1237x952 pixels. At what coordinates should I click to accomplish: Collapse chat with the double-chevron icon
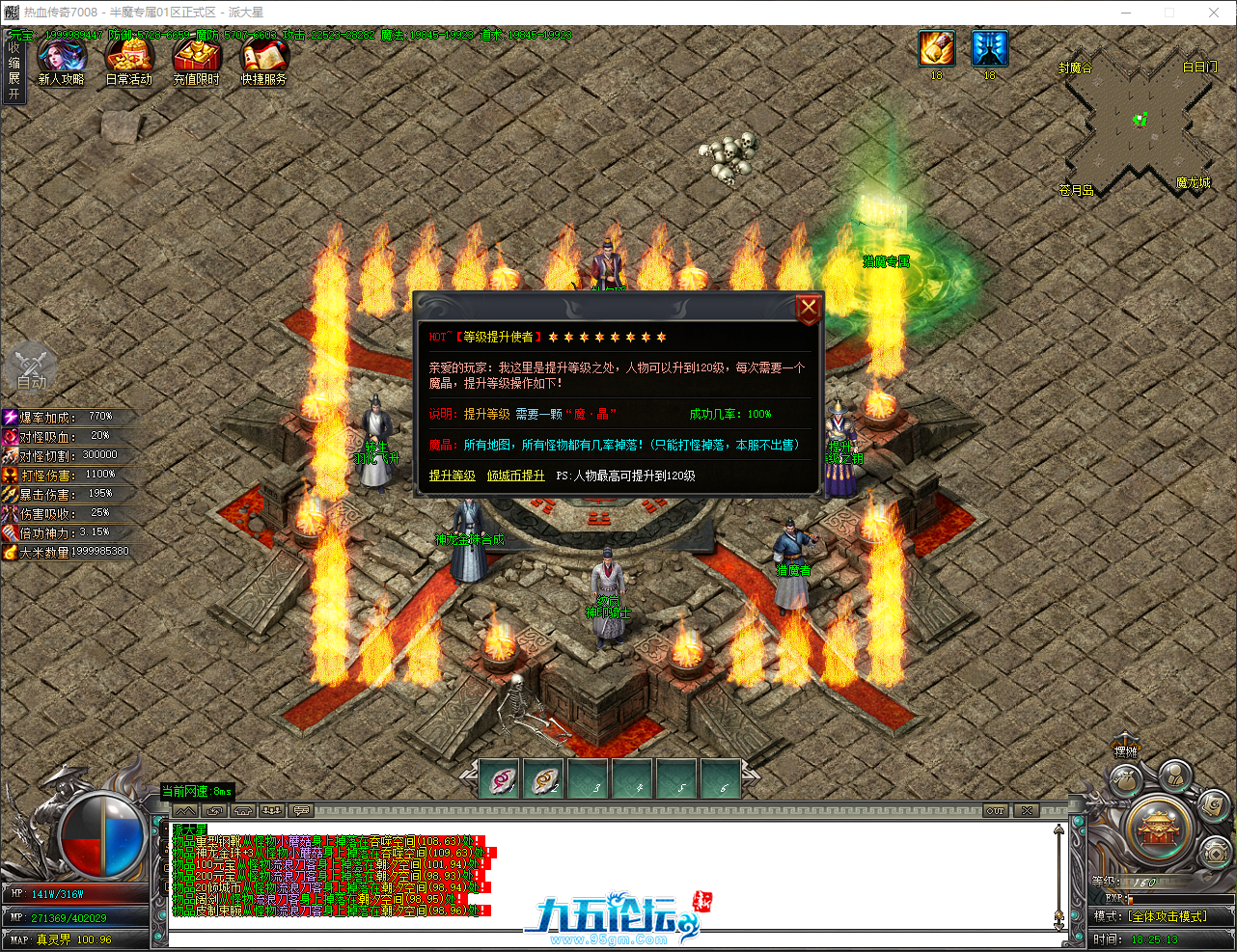pyautogui.click(x=186, y=810)
